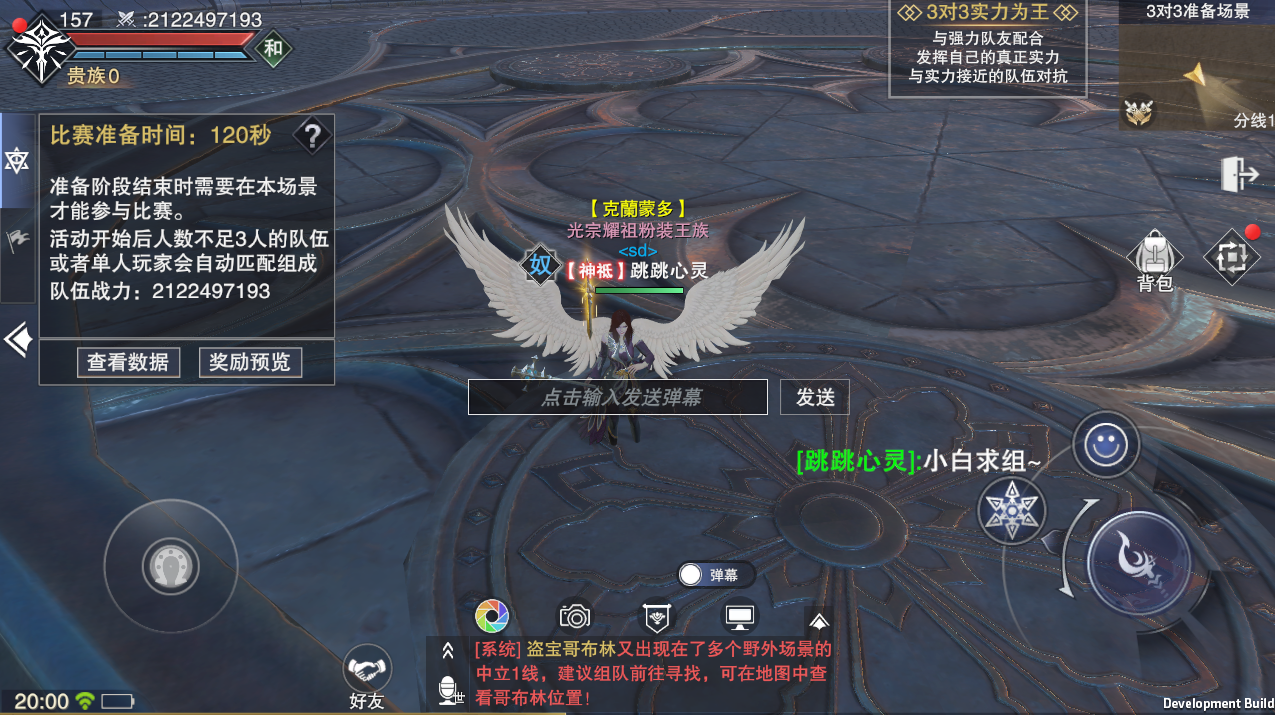Open the 查看数据 data view
The height and width of the screenshot is (715, 1275).
click(x=128, y=362)
